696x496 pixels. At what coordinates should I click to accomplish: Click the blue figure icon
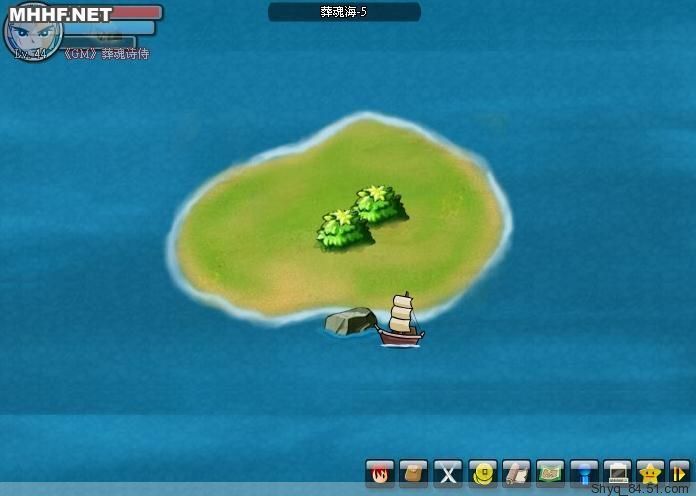(x=584, y=472)
